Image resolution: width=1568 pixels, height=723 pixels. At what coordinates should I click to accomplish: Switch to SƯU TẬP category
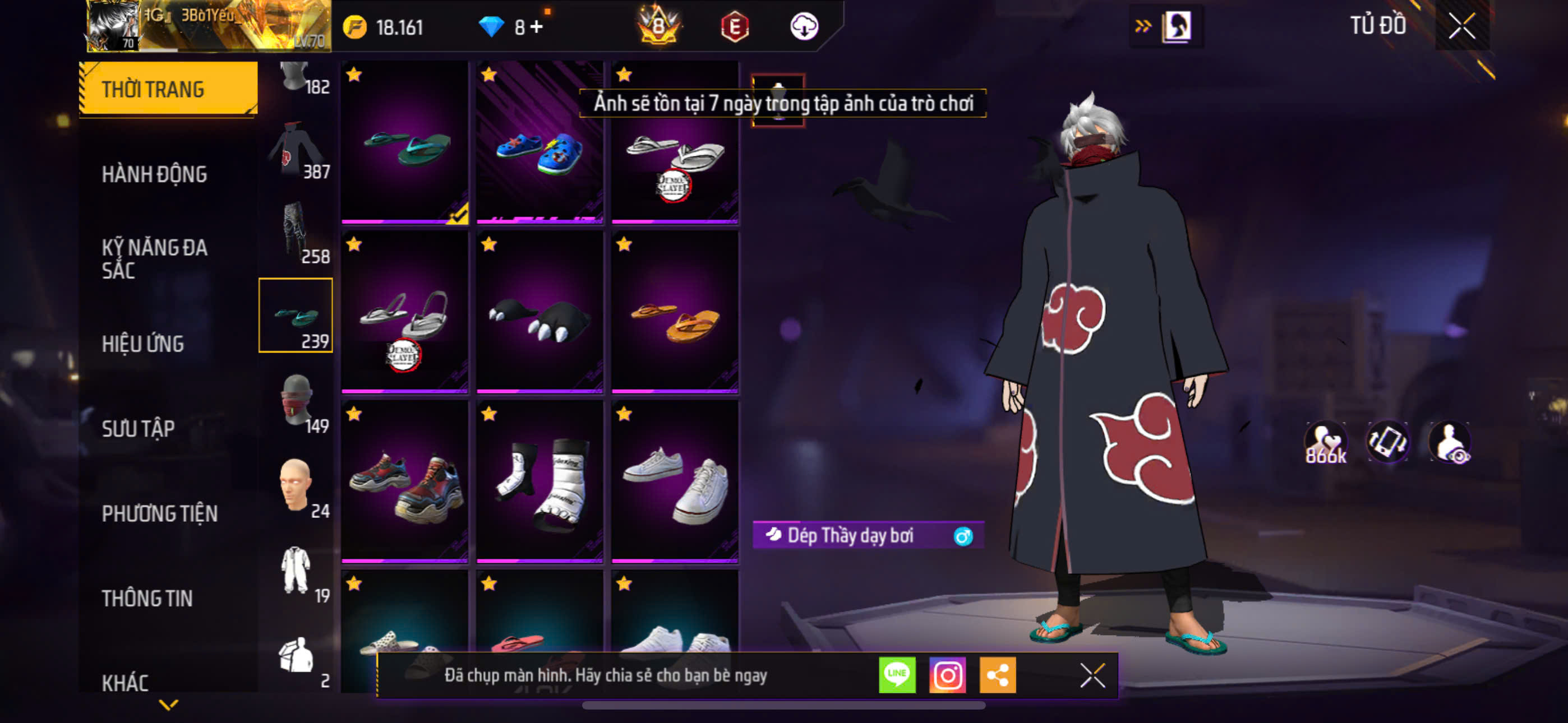(138, 428)
